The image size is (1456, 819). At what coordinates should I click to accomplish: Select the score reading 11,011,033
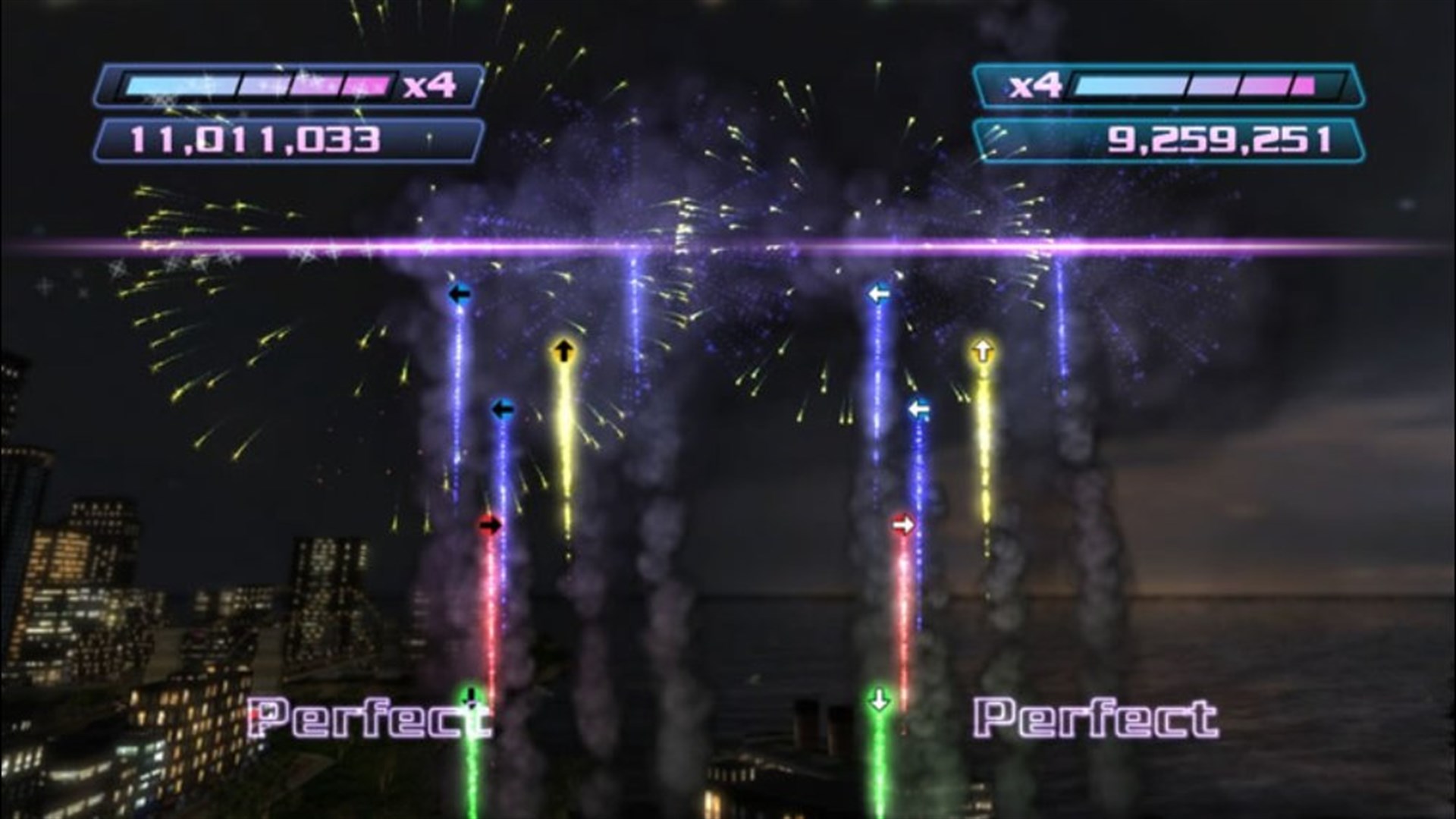[x=258, y=140]
